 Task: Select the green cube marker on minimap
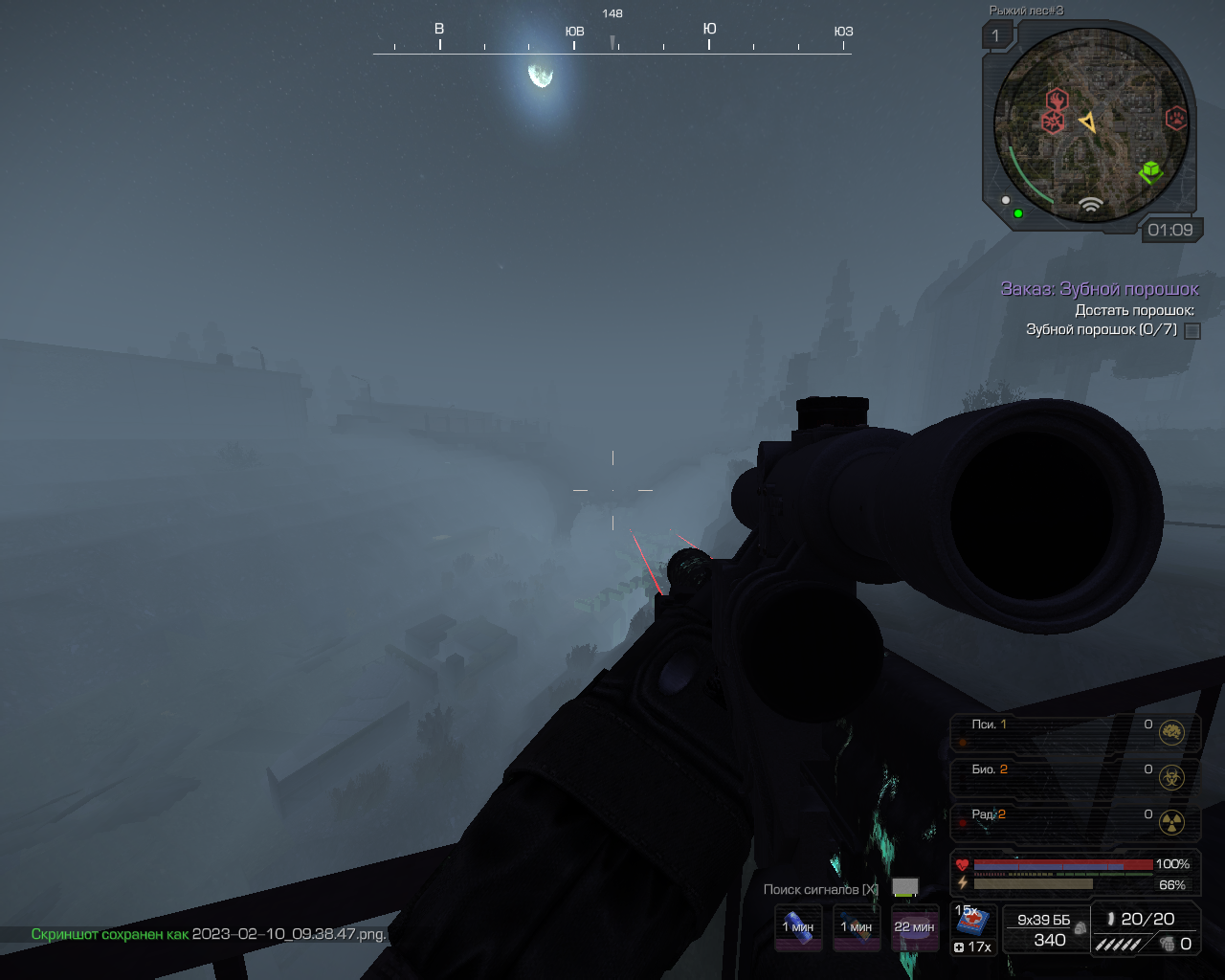coord(1149,172)
